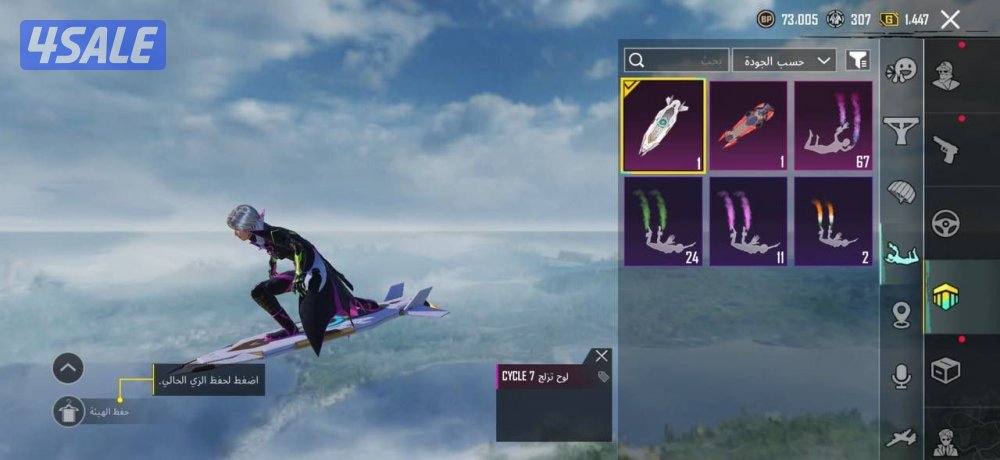Viewport: 1000px width, 460px height.
Task: Close the inventory screen
Action: (951, 19)
